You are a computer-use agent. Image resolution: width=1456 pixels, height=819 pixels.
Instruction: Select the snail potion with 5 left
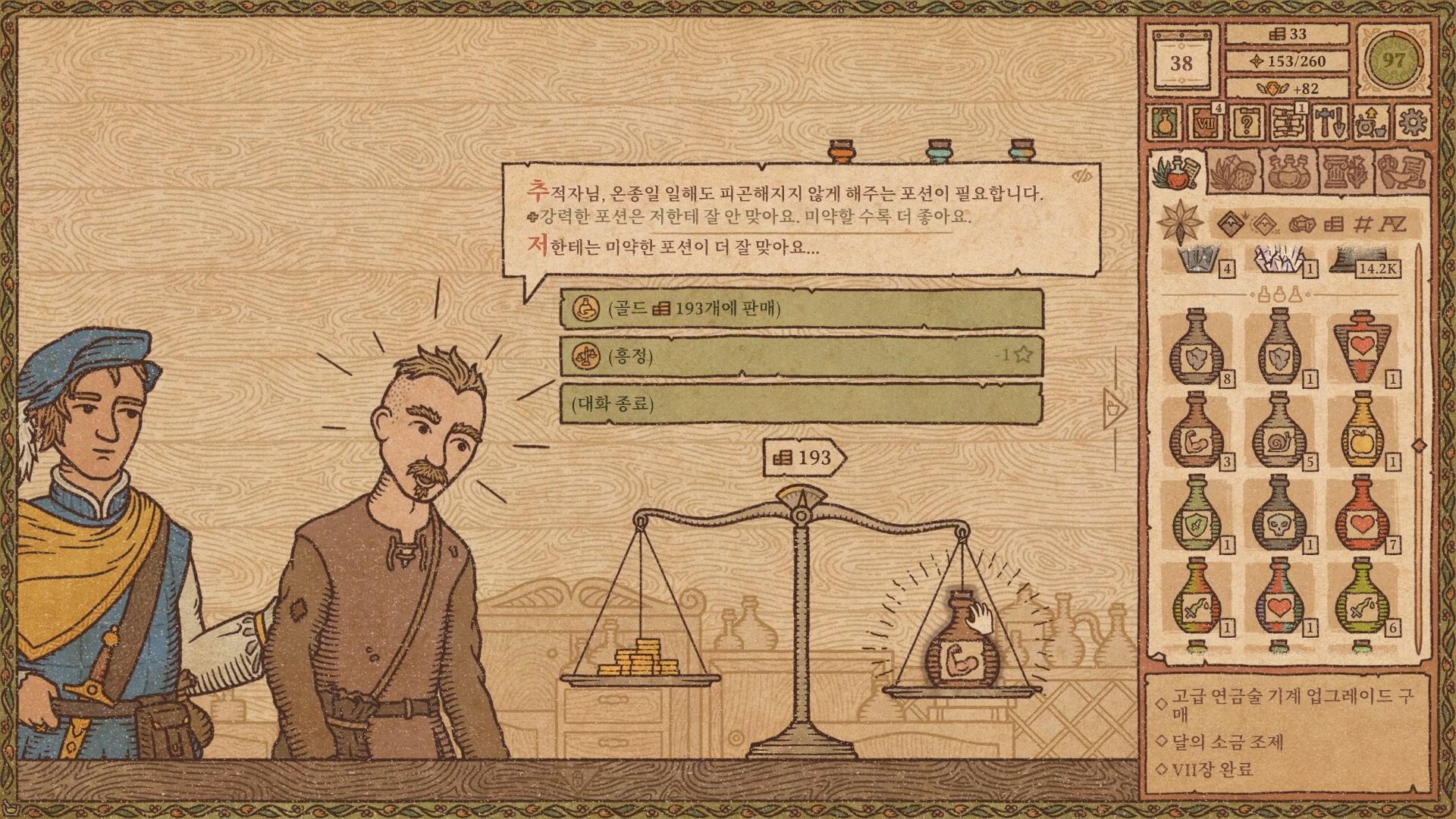[x=1279, y=431]
